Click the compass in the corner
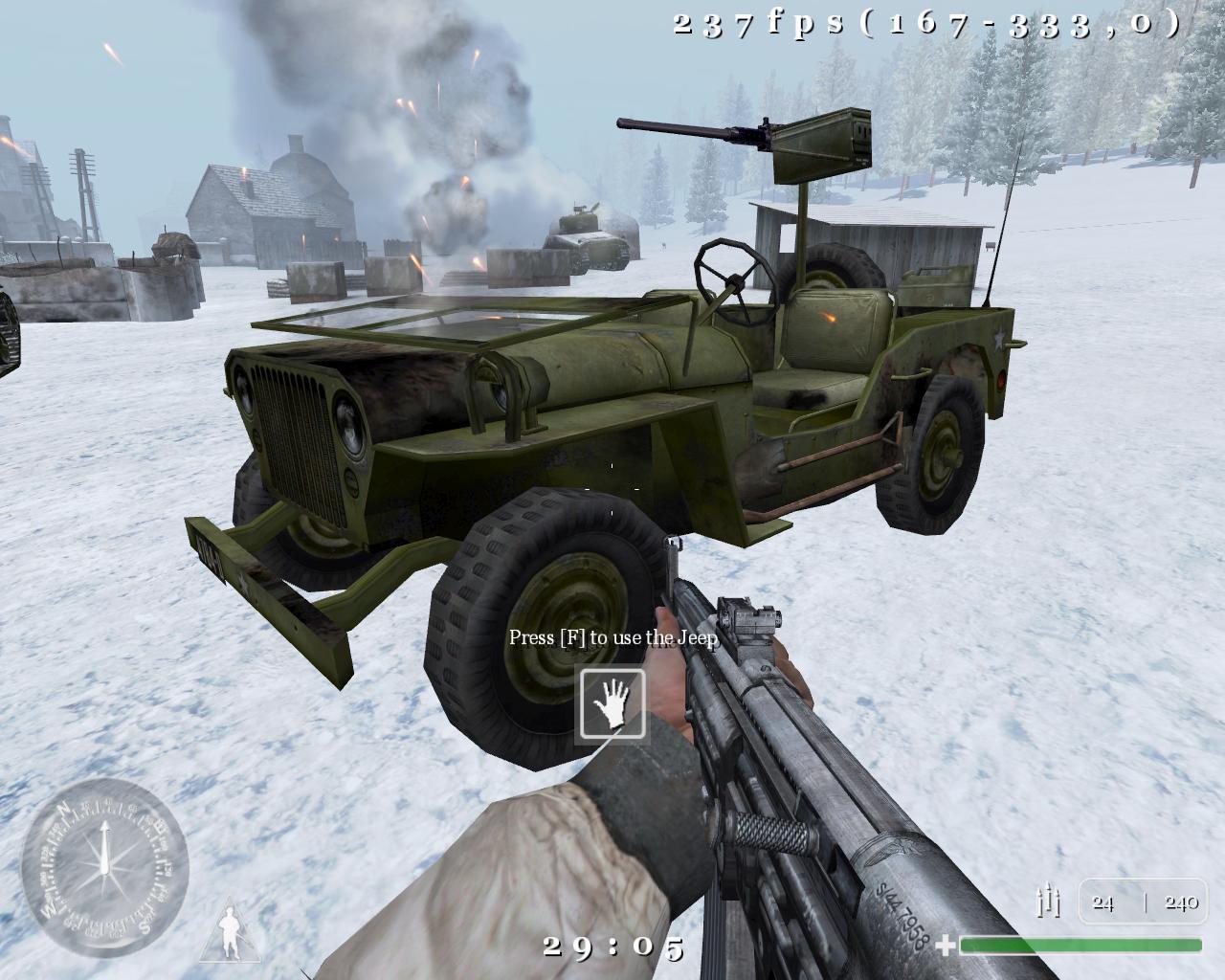The width and height of the screenshot is (1225, 980). tap(104, 867)
